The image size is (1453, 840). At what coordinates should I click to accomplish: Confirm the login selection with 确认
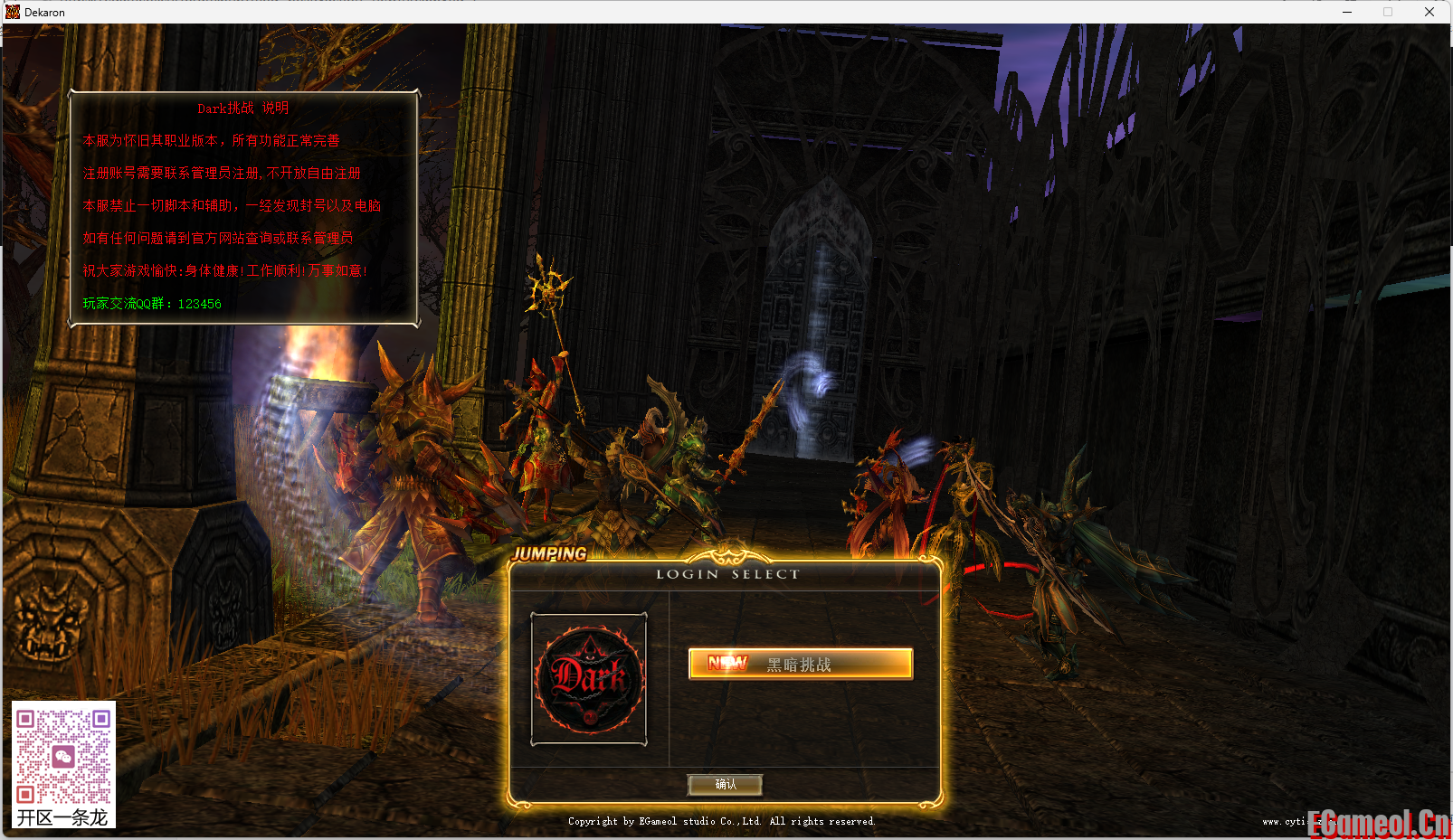[x=725, y=784]
